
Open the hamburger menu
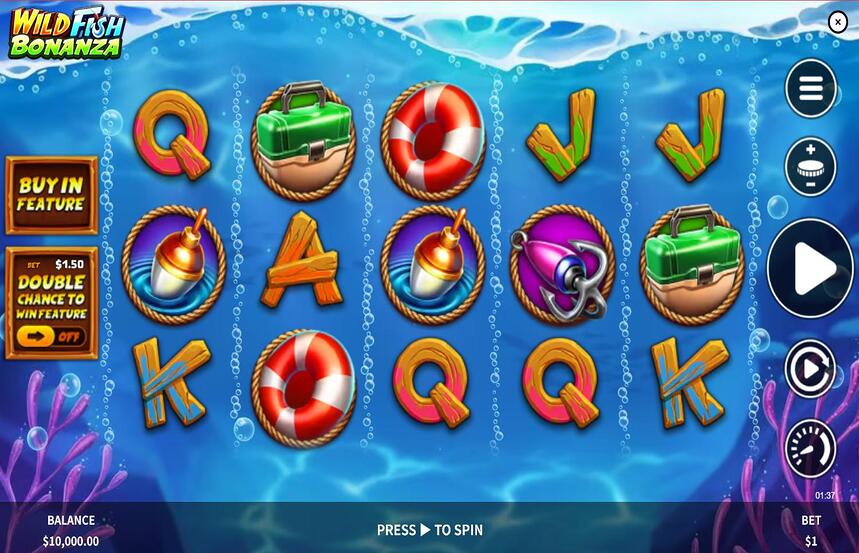pos(810,89)
